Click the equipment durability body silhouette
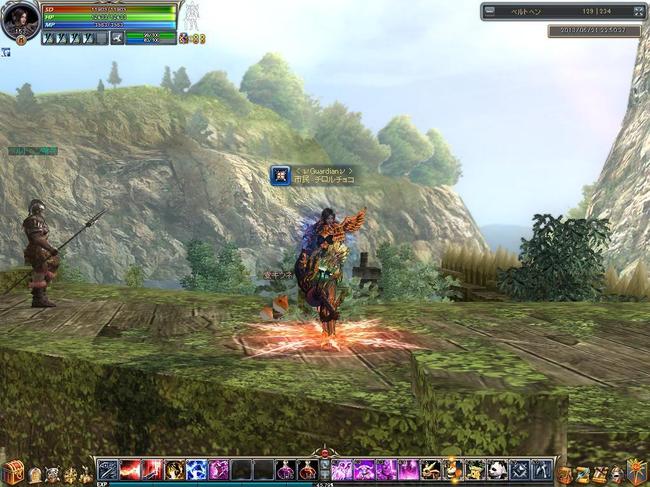This screenshot has width=650, height=487. click(x=193, y=16)
